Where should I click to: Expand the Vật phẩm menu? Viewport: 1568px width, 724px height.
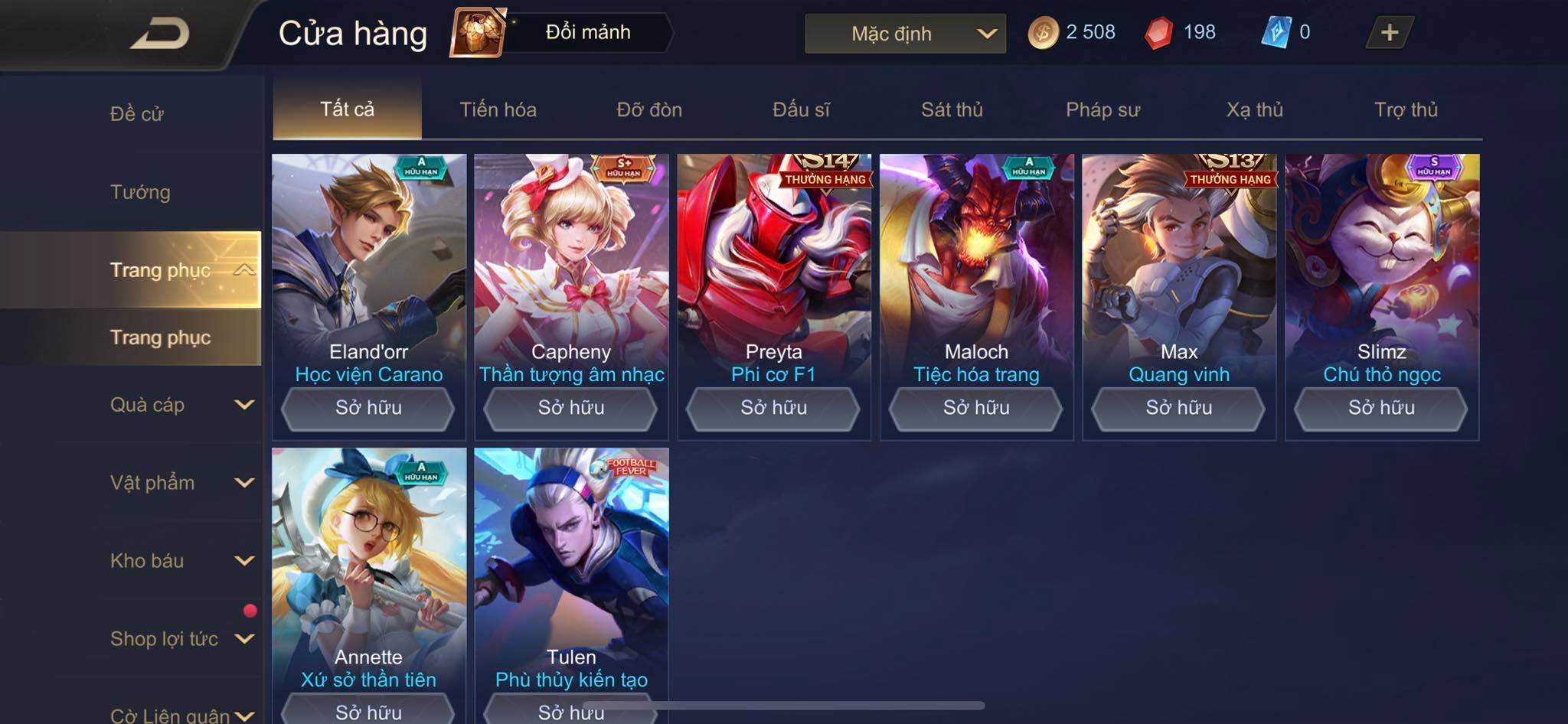click(x=181, y=483)
